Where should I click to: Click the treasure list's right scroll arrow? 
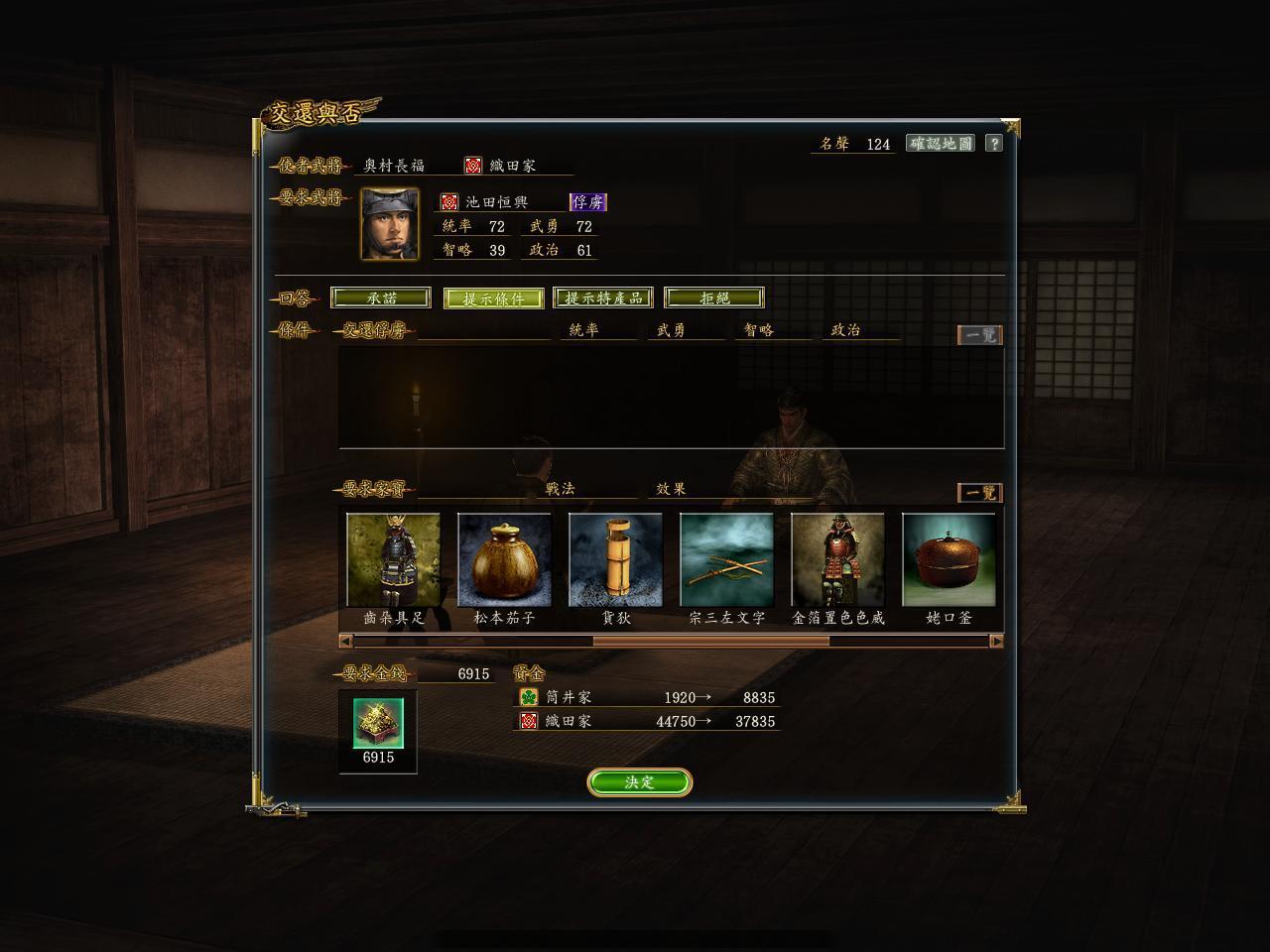click(x=997, y=642)
